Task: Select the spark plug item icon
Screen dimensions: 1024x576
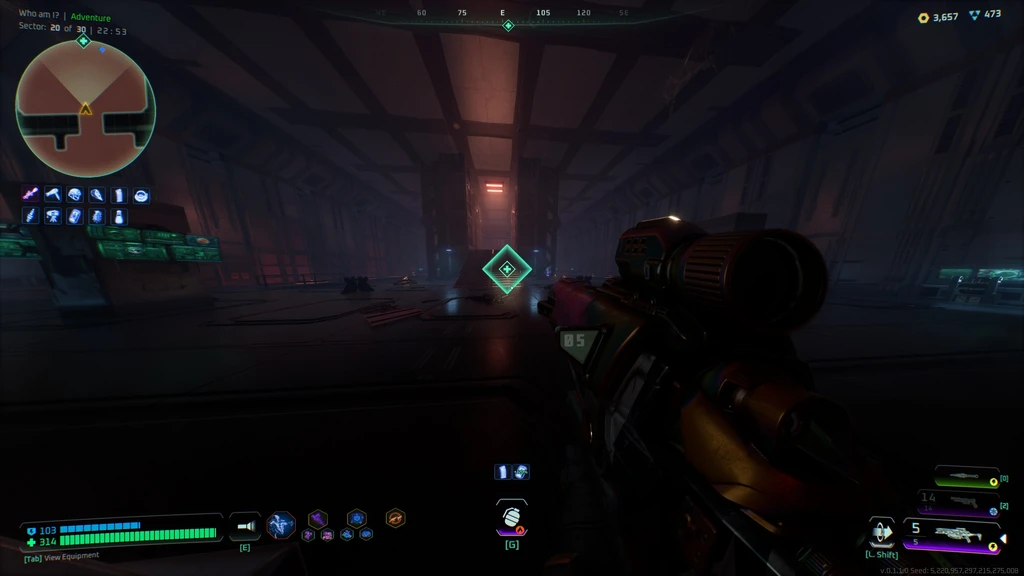Action: (x=31, y=216)
